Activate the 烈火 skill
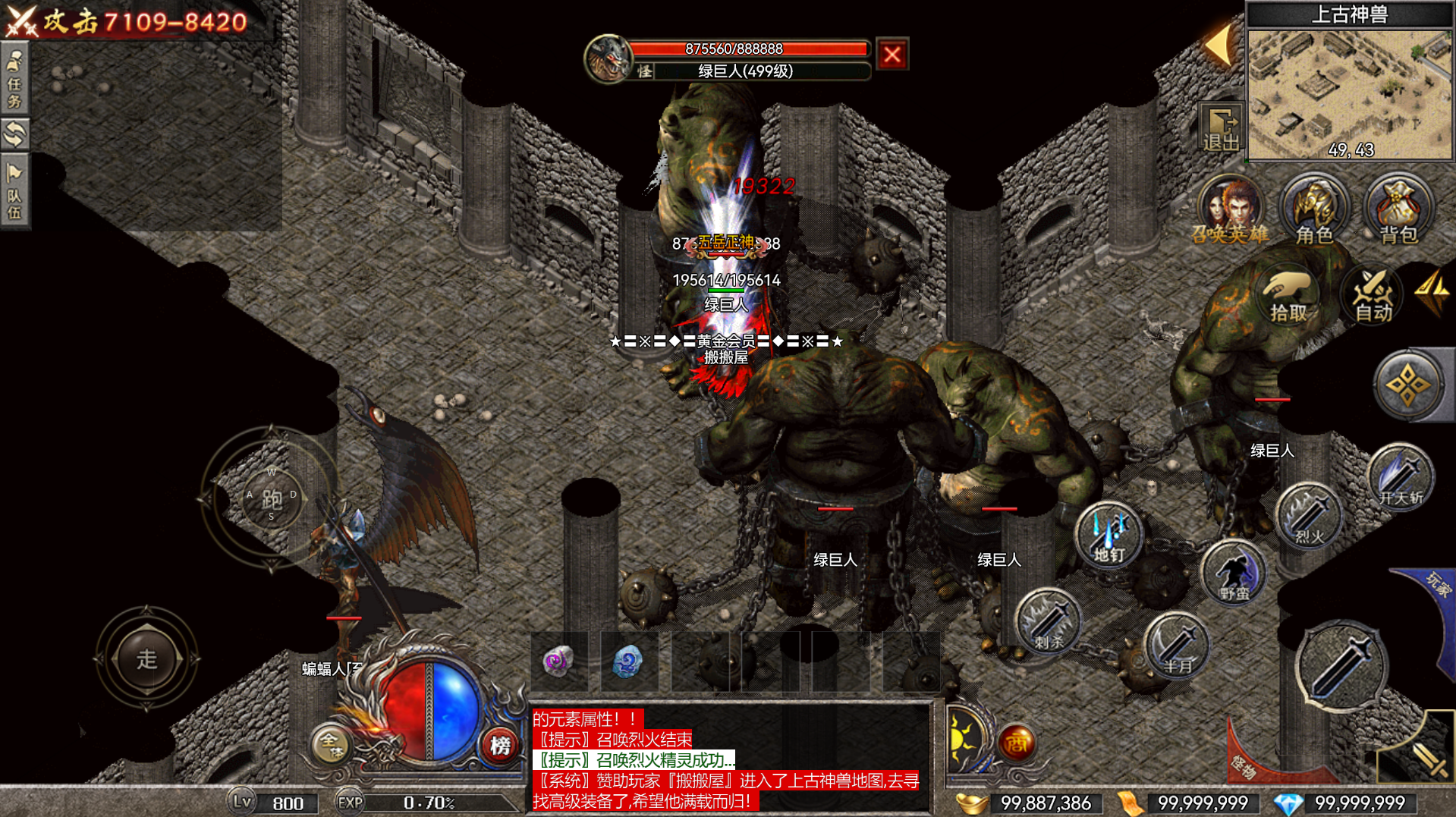This screenshot has height=817, width=1456. pos(1309,517)
